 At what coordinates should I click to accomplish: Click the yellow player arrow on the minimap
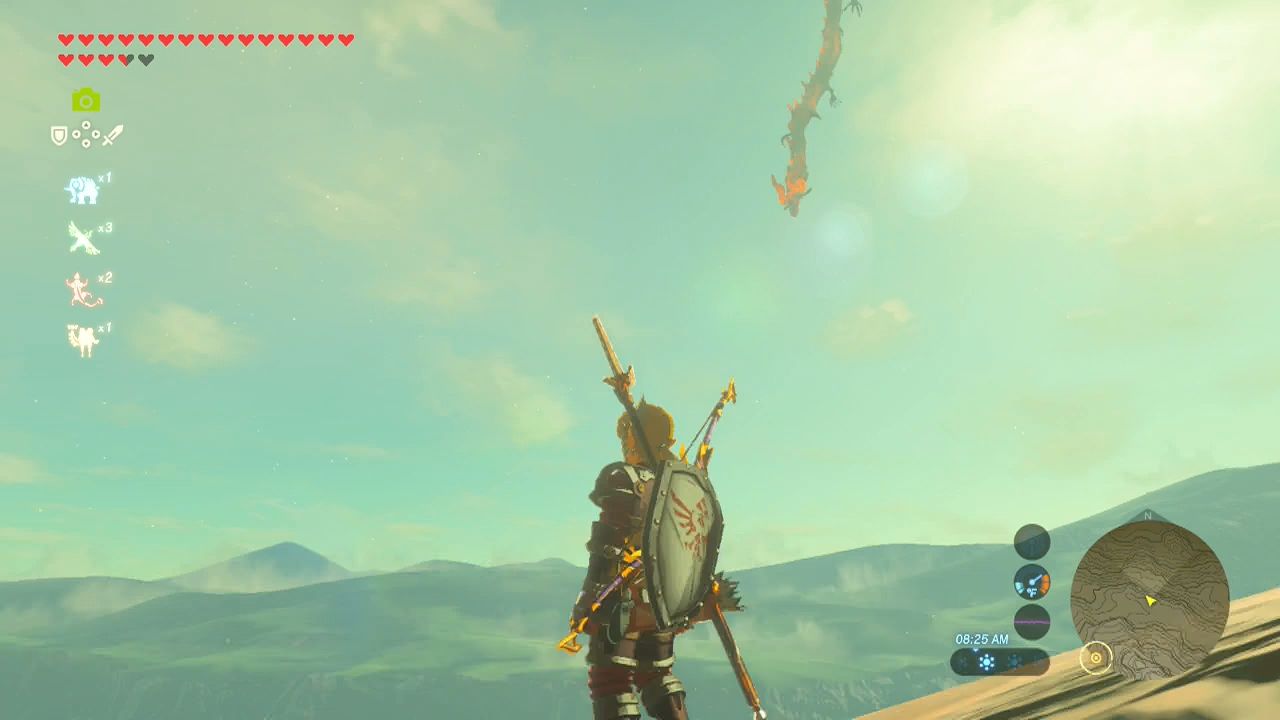(1151, 599)
